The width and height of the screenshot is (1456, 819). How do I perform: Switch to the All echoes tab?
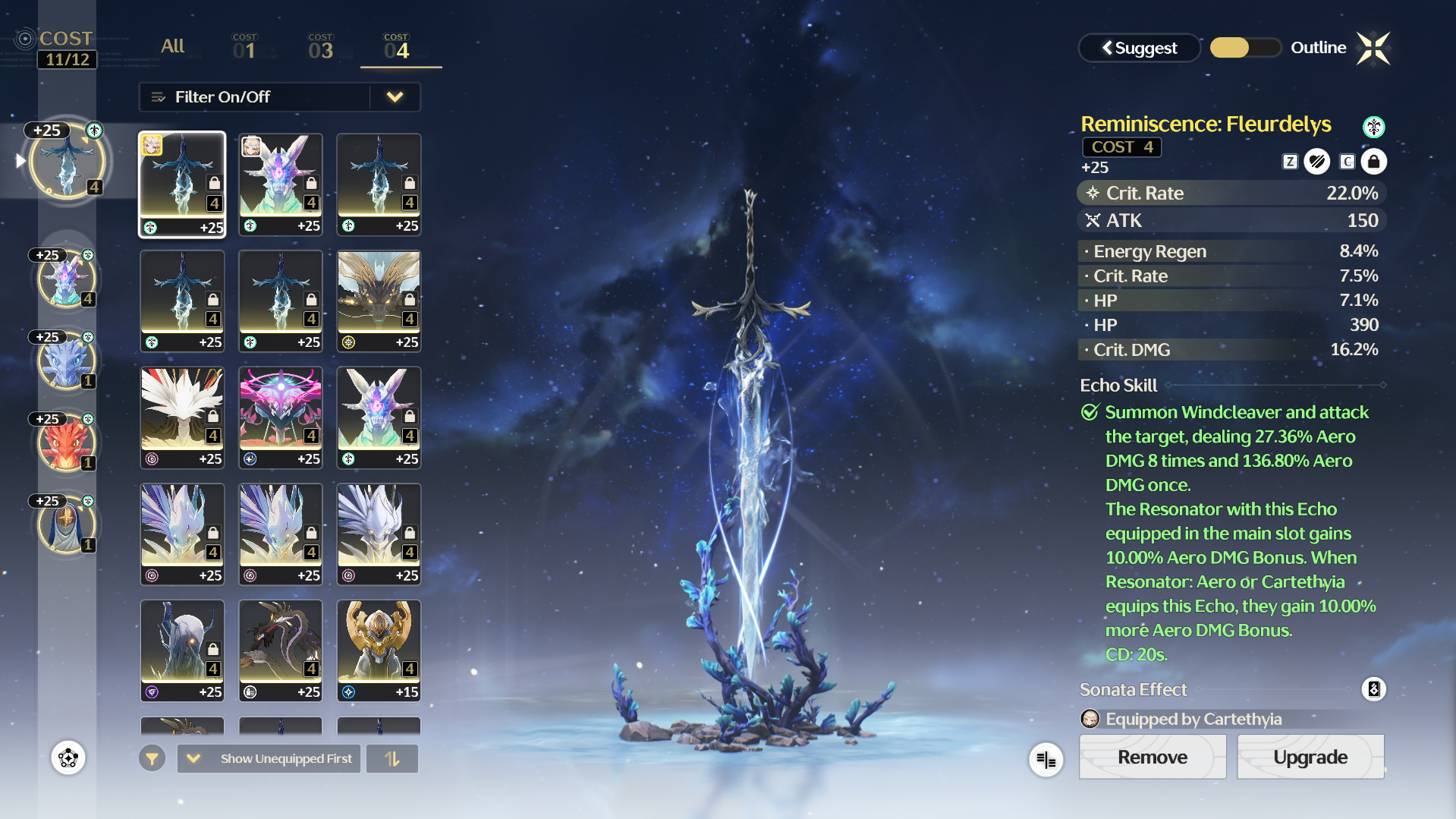[x=172, y=46]
